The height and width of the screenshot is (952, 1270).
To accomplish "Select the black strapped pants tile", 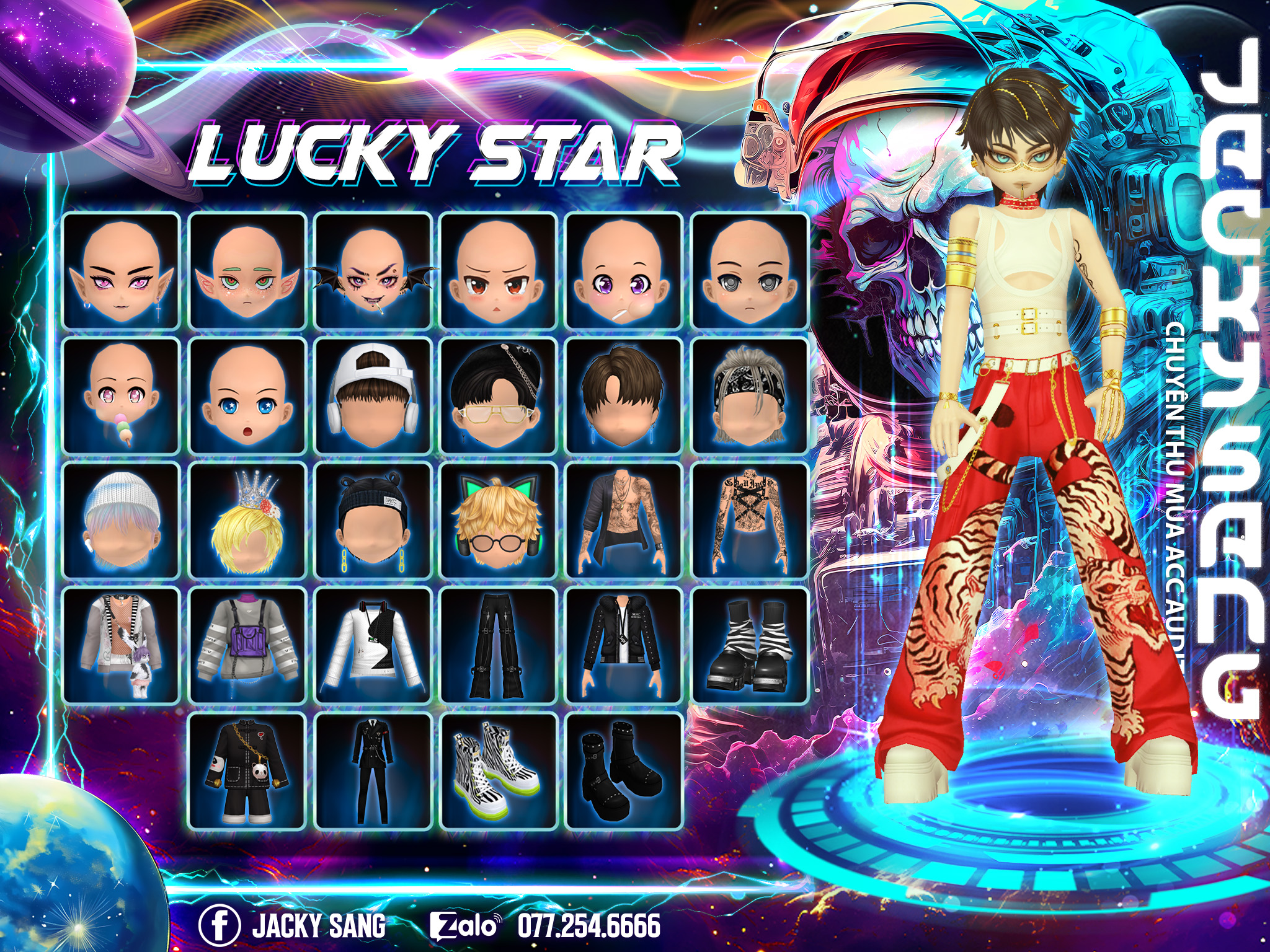I will click(x=499, y=646).
